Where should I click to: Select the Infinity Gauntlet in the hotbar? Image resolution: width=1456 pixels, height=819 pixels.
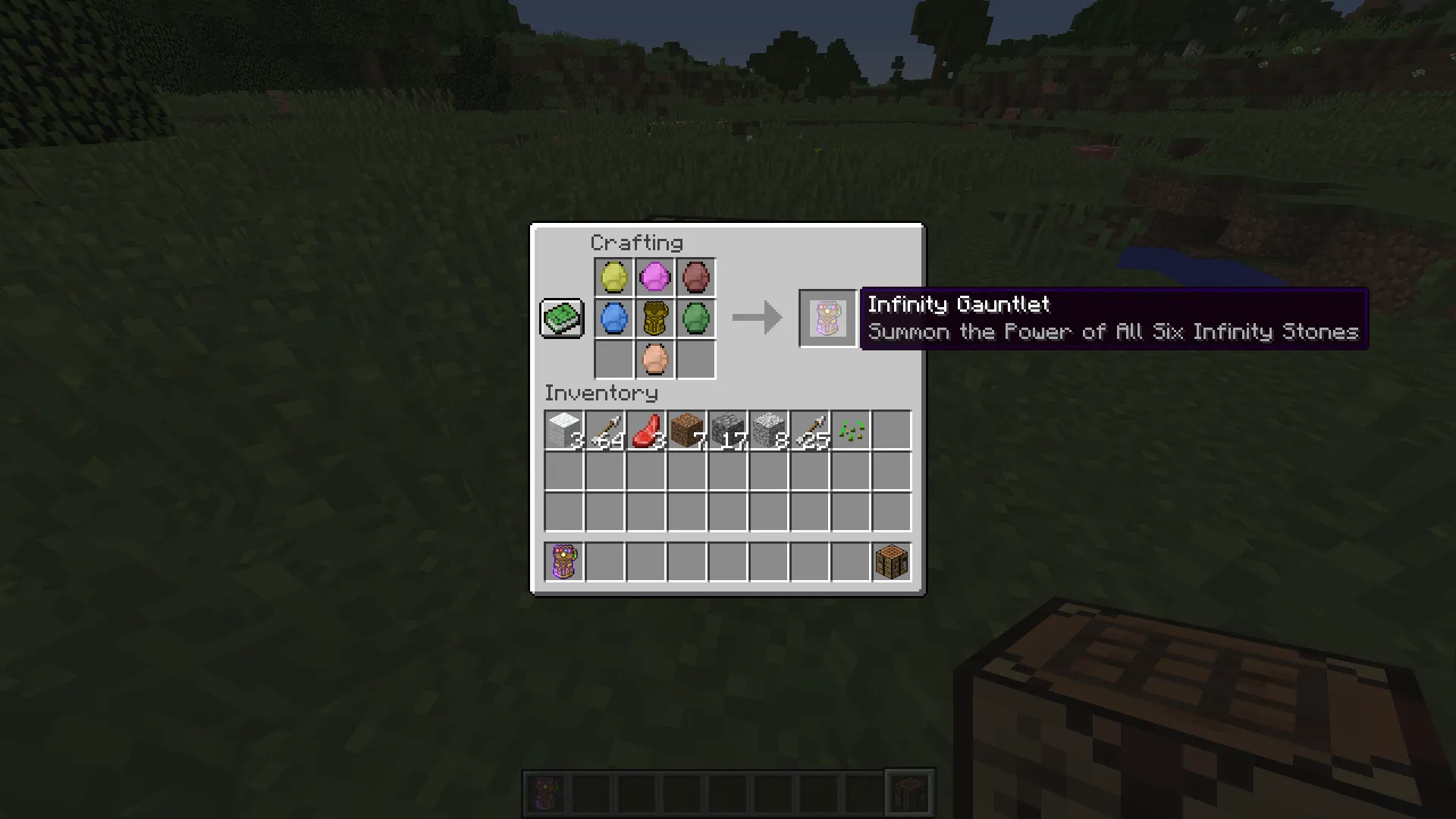563,561
